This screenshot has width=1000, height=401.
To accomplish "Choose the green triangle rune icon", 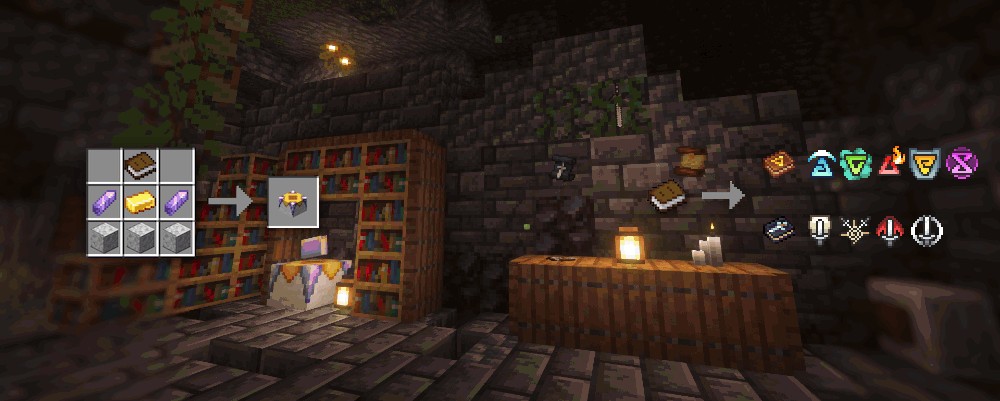I will click(856, 162).
